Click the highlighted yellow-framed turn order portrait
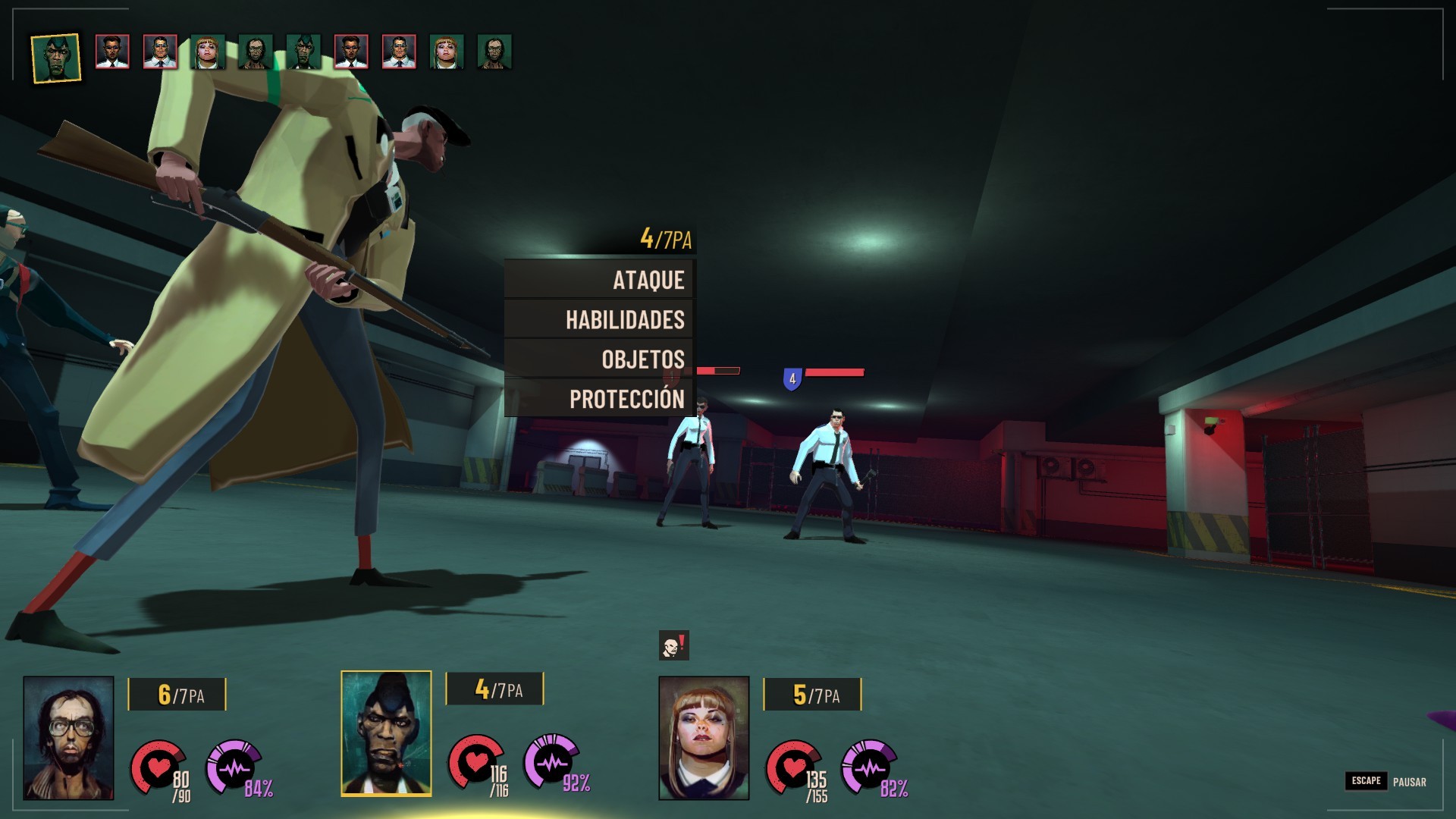The width and height of the screenshot is (1456, 819). (56, 58)
